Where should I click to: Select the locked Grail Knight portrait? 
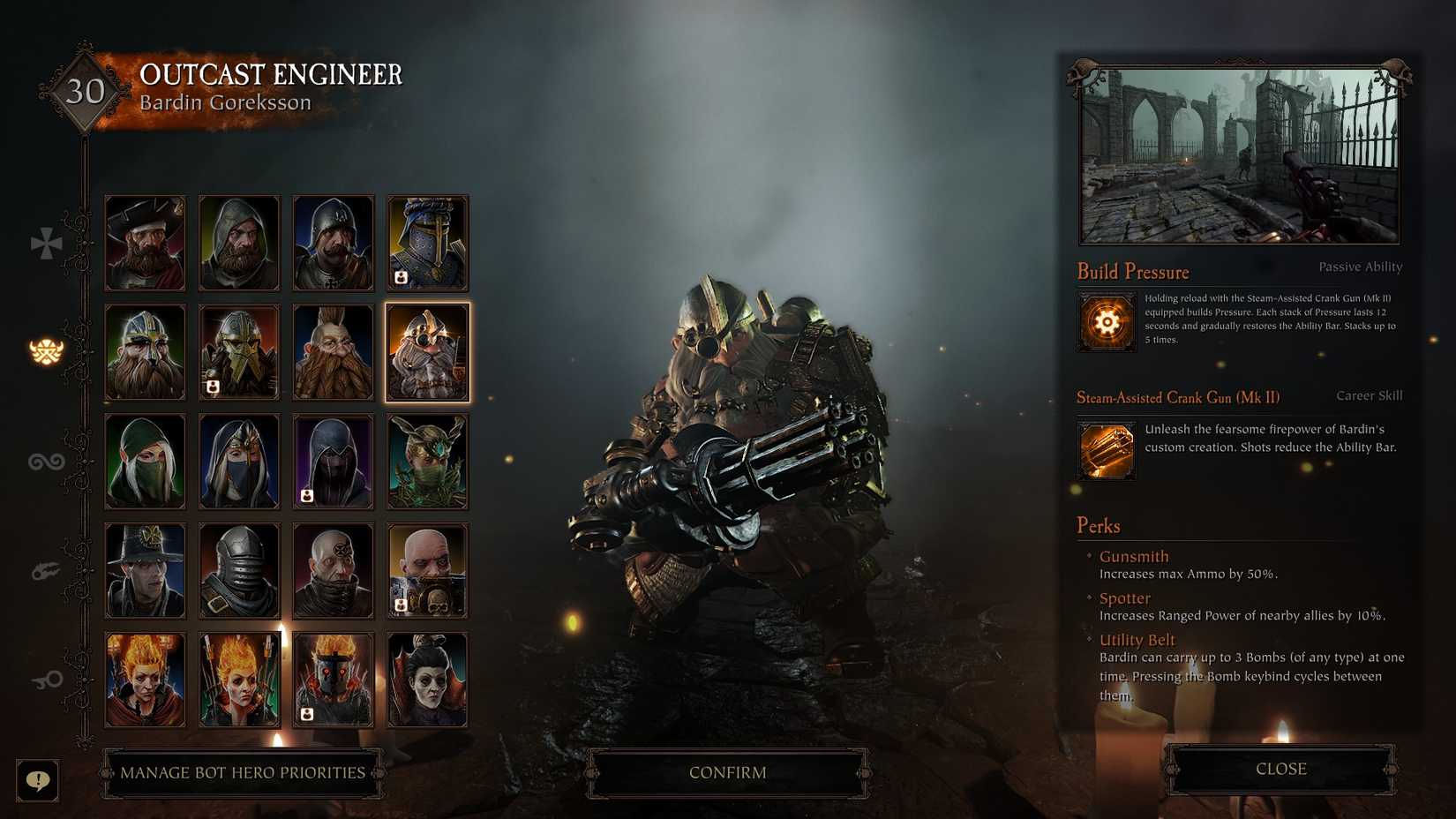pyautogui.click(x=427, y=243)
